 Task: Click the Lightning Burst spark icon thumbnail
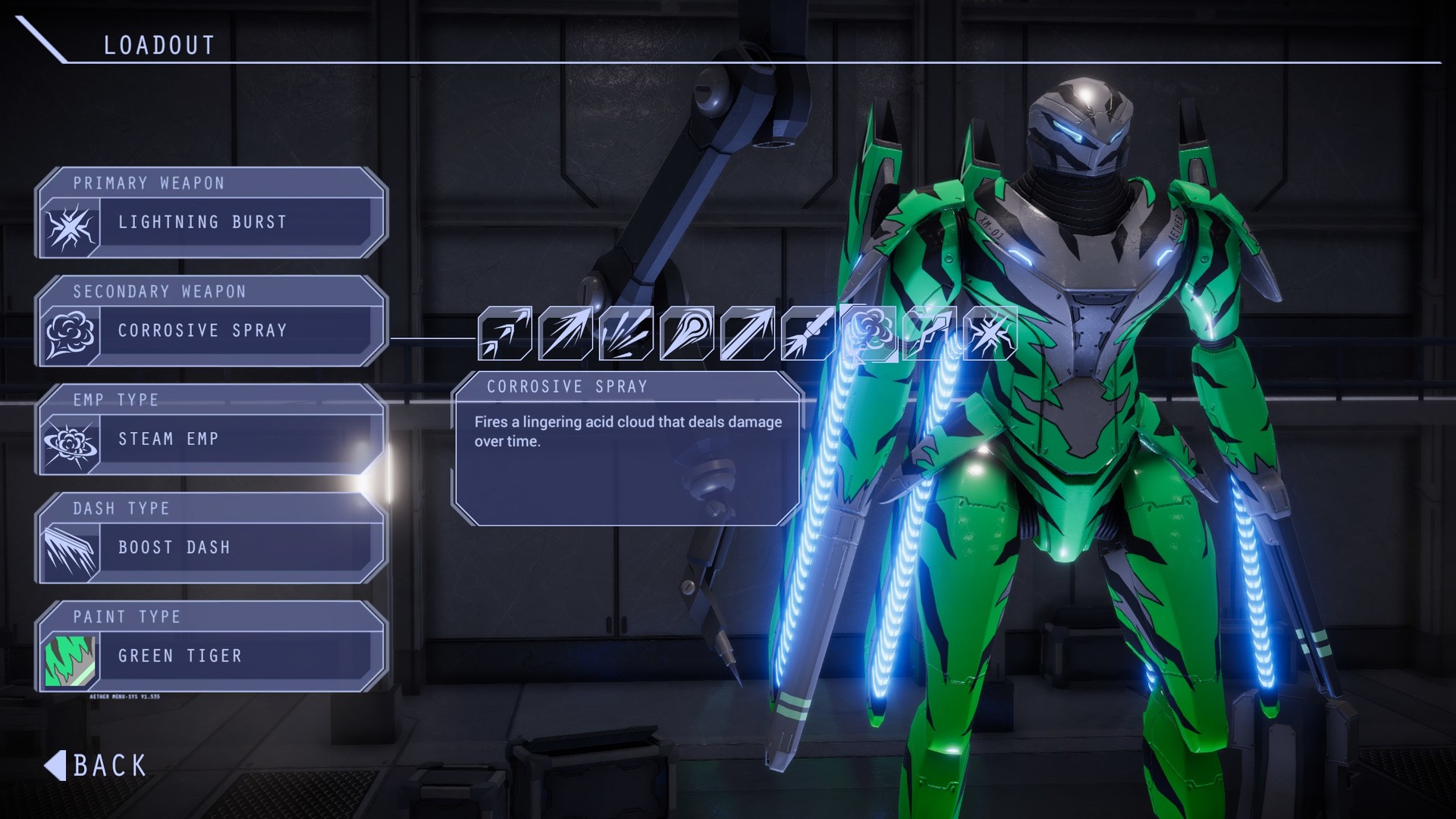[x=72, y=224]
